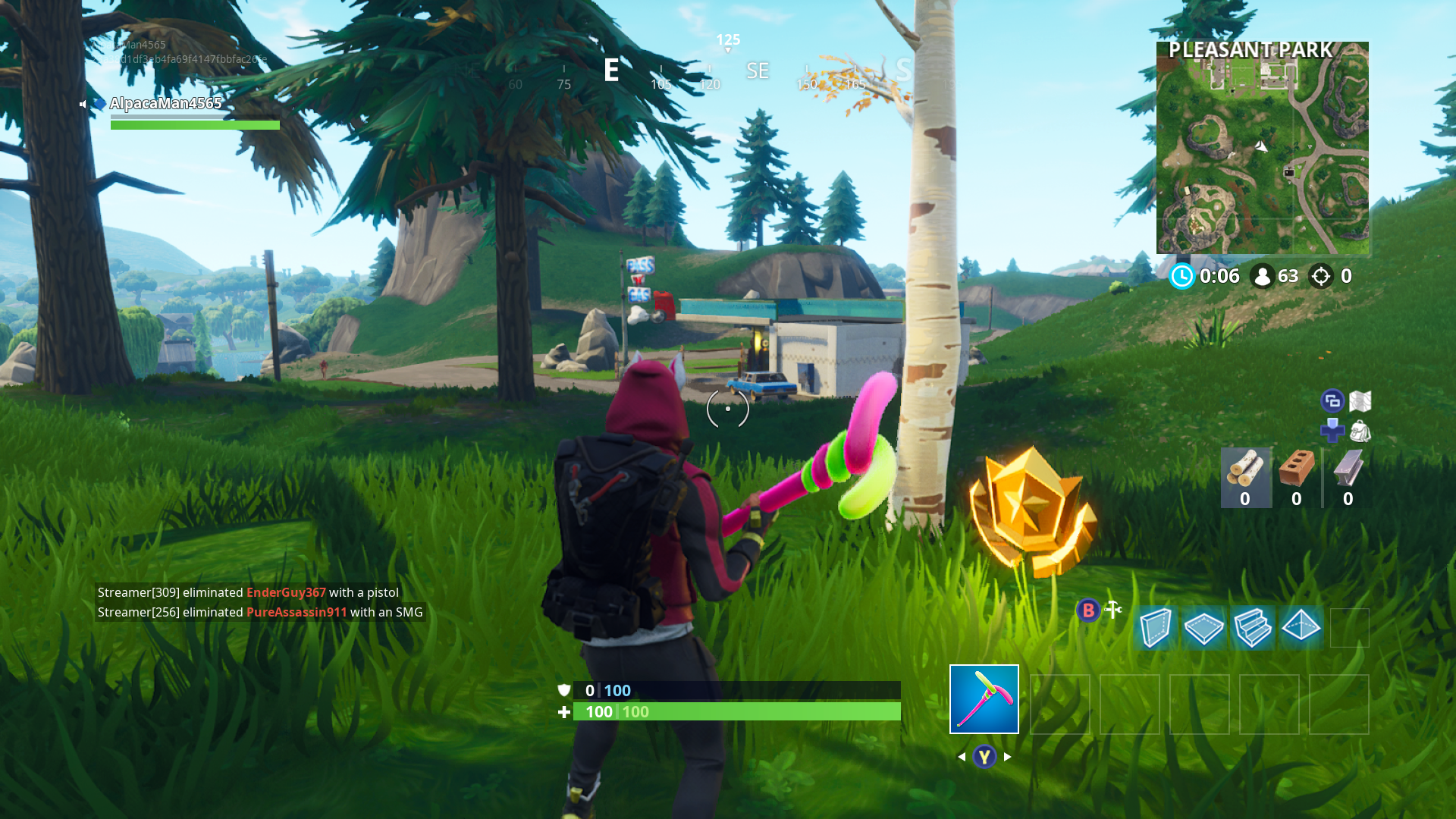1456x819 pixels.
Task: Select the floor build piece icon
Action: tap(1204, 629)
